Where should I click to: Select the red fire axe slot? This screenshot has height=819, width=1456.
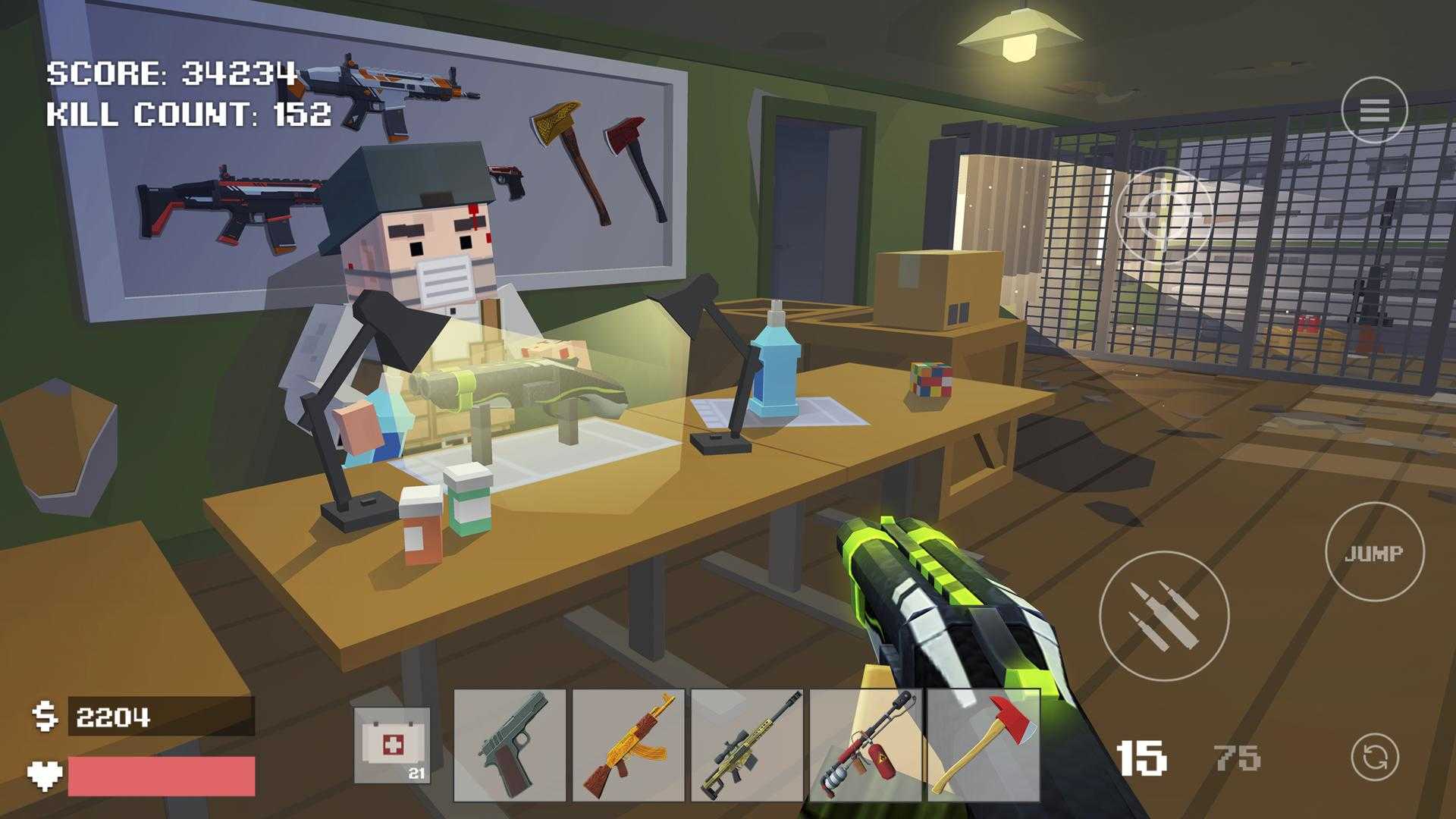(984, 745)
